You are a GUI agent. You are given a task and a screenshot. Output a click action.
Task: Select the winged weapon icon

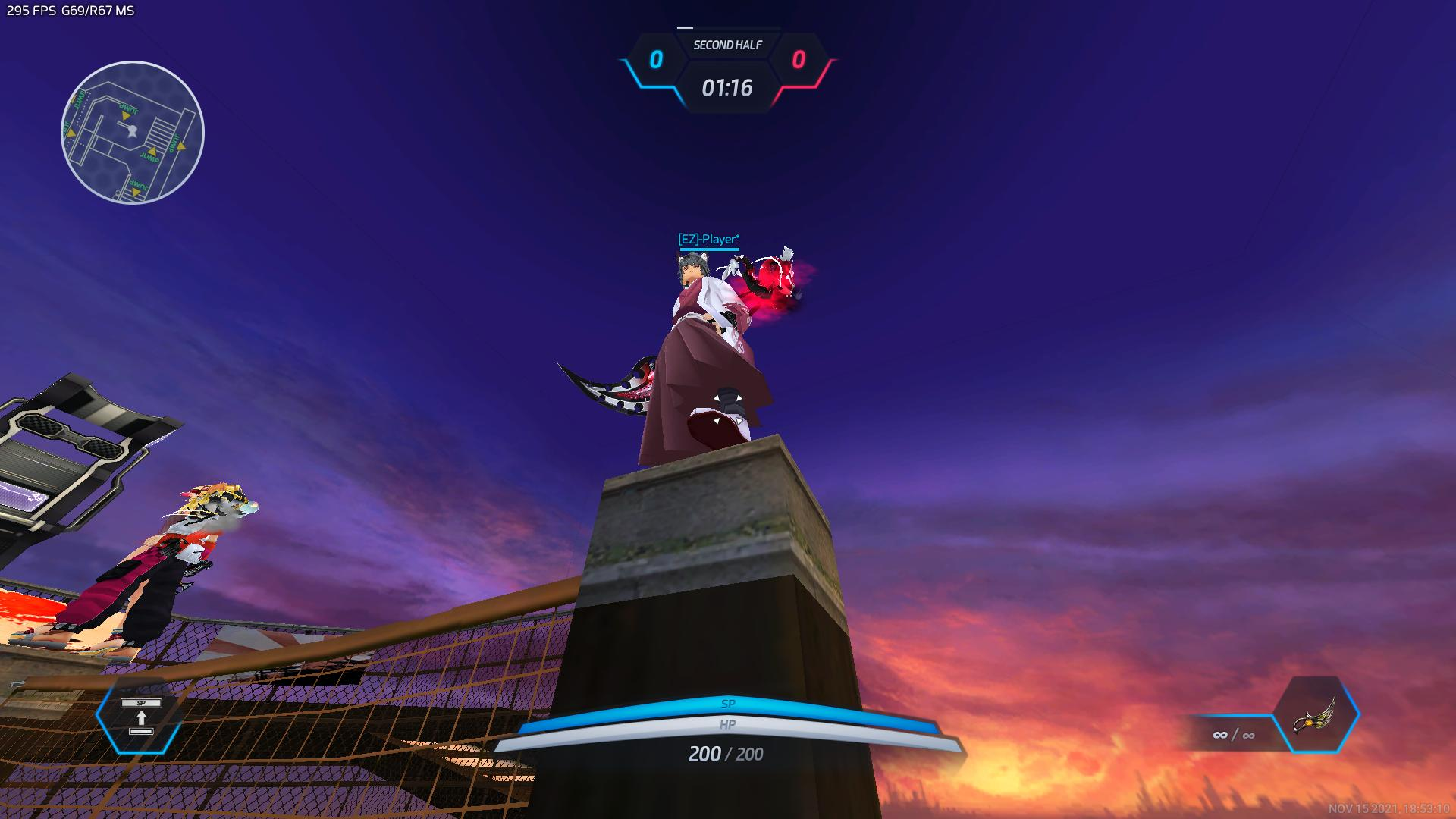1316,715
